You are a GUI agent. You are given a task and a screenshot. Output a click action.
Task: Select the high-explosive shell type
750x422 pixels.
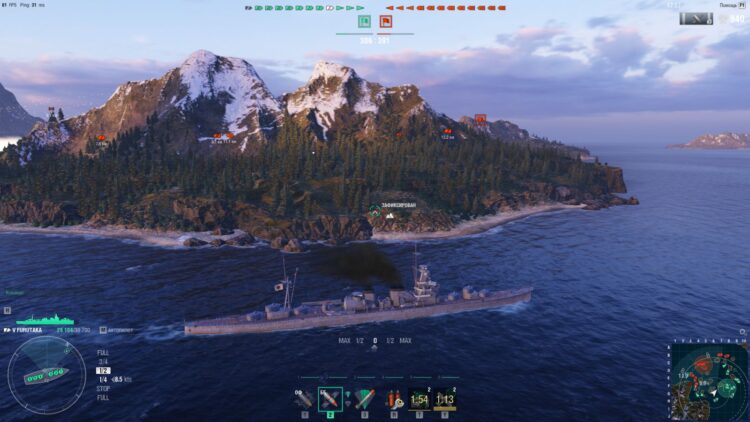(x=305, y=399)
